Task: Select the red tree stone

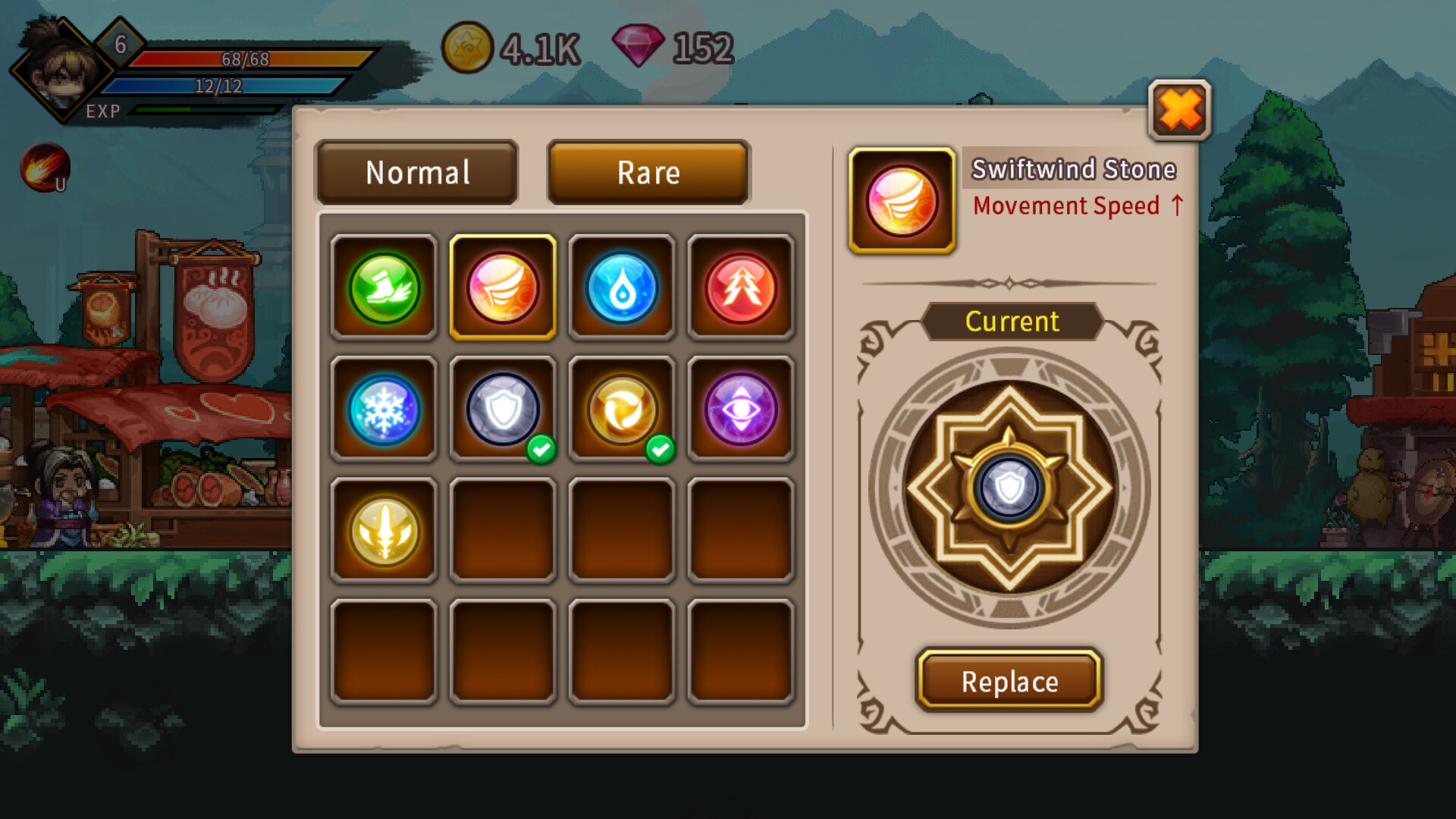Action: pyautogui.click(x=741, y=290)
